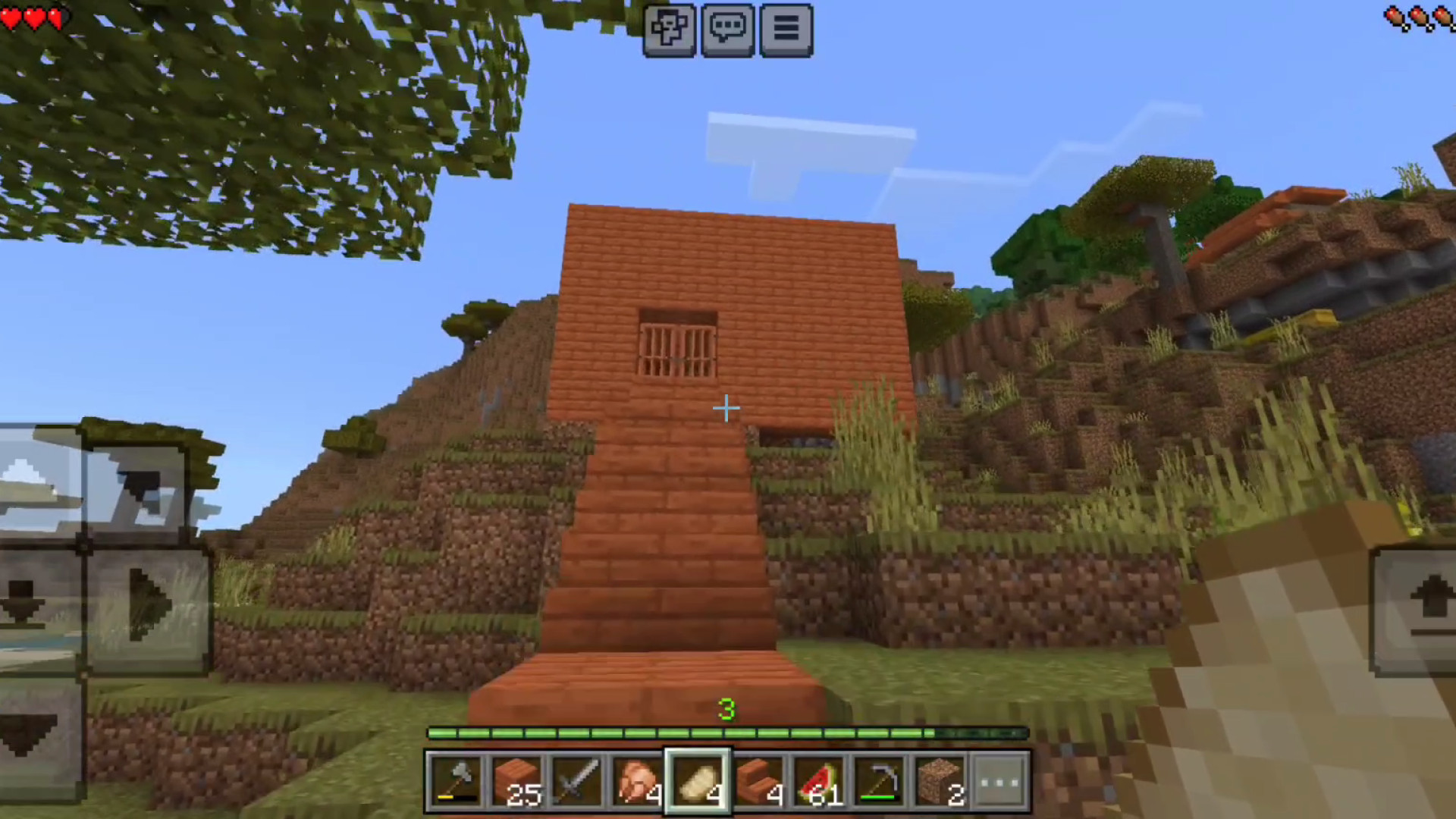Select the acacia planks stack of 25

coord(516,781)
